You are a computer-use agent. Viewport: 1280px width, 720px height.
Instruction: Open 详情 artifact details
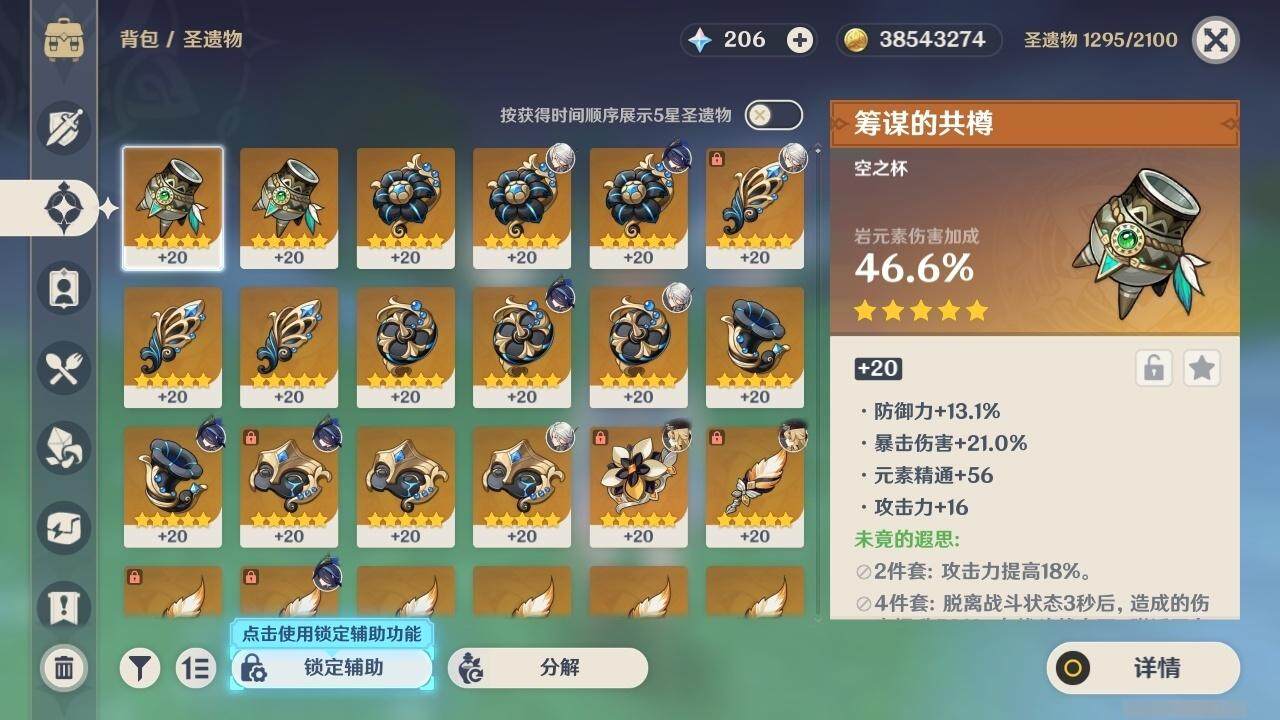click(1143, 668)
